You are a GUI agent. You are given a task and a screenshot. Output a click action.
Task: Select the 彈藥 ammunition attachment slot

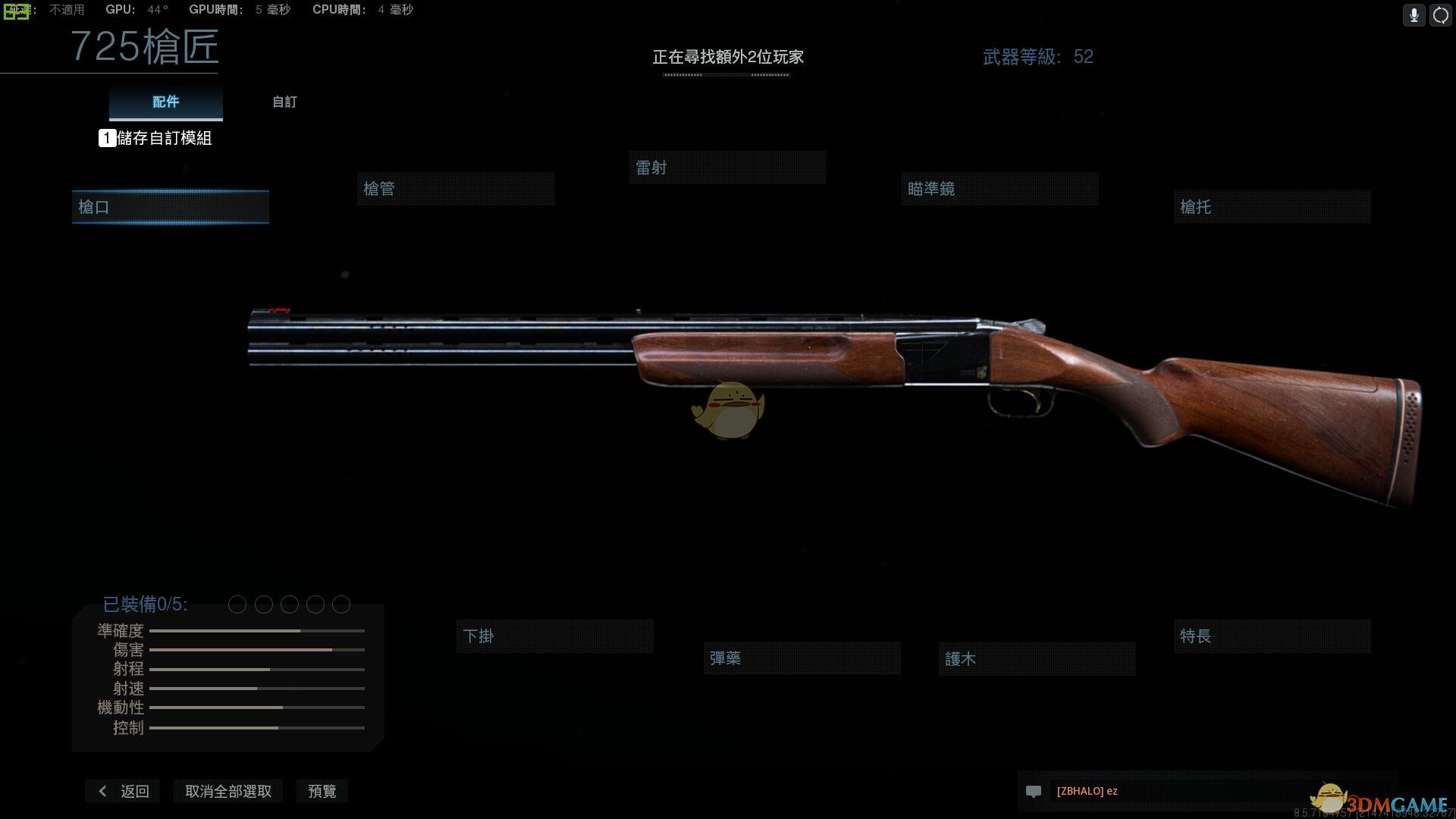tap(802, 658)
